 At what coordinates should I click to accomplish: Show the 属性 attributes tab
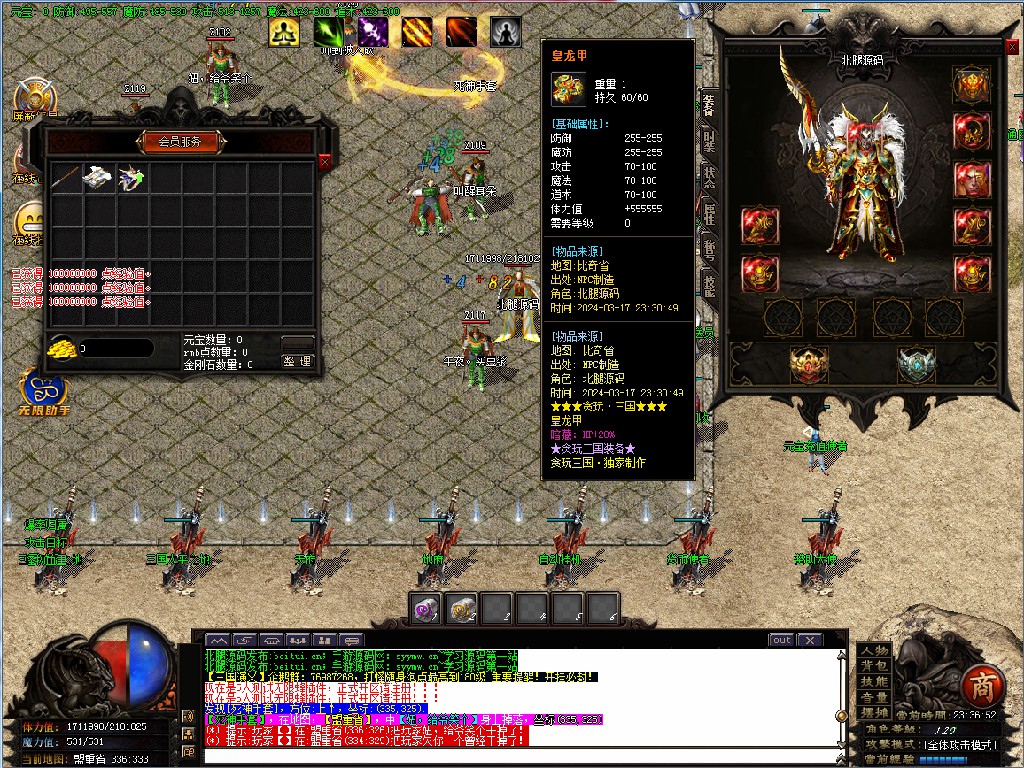point(708,213)
